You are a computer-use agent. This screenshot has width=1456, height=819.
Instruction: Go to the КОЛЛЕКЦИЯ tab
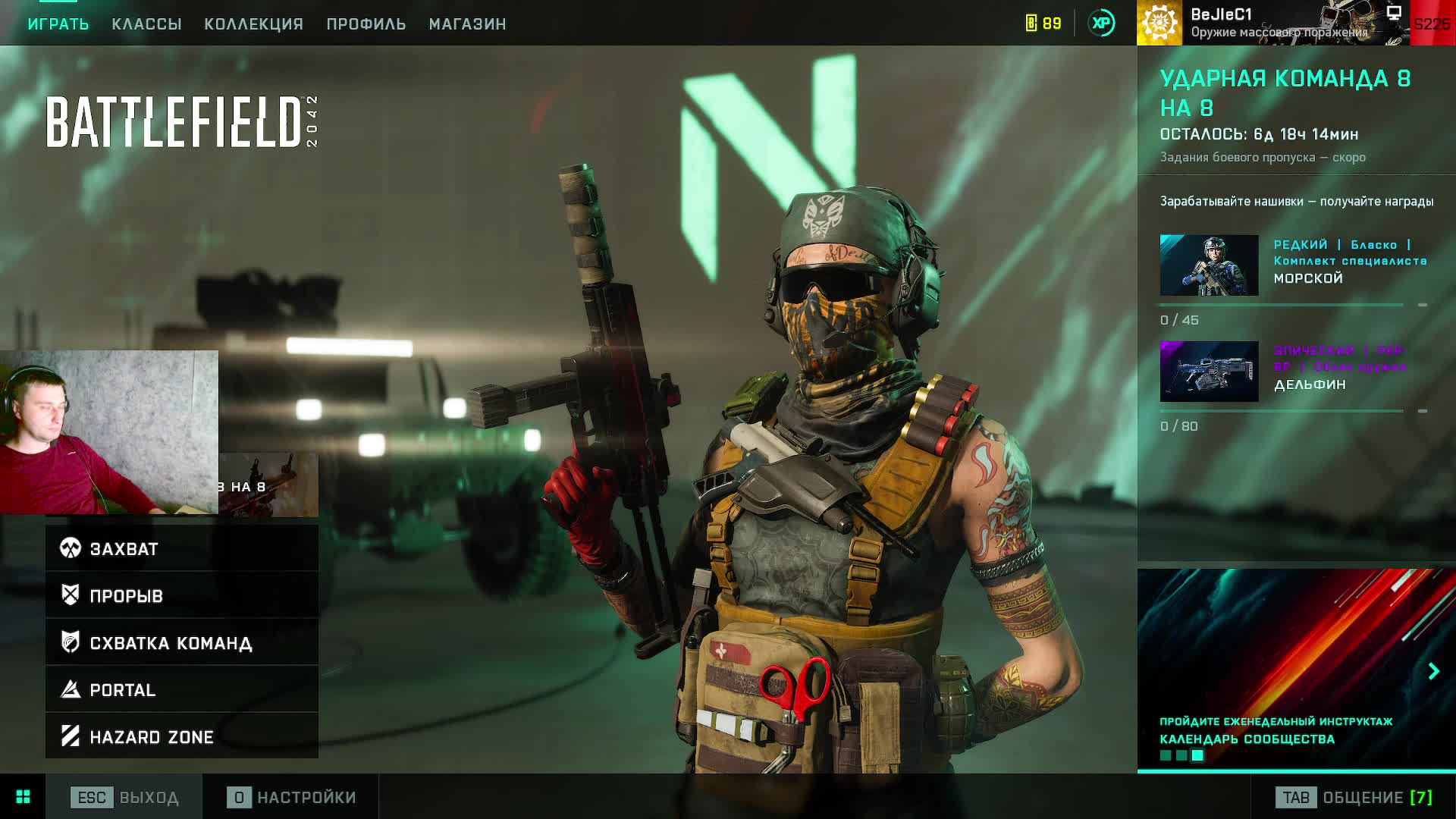tap(253, 24)
